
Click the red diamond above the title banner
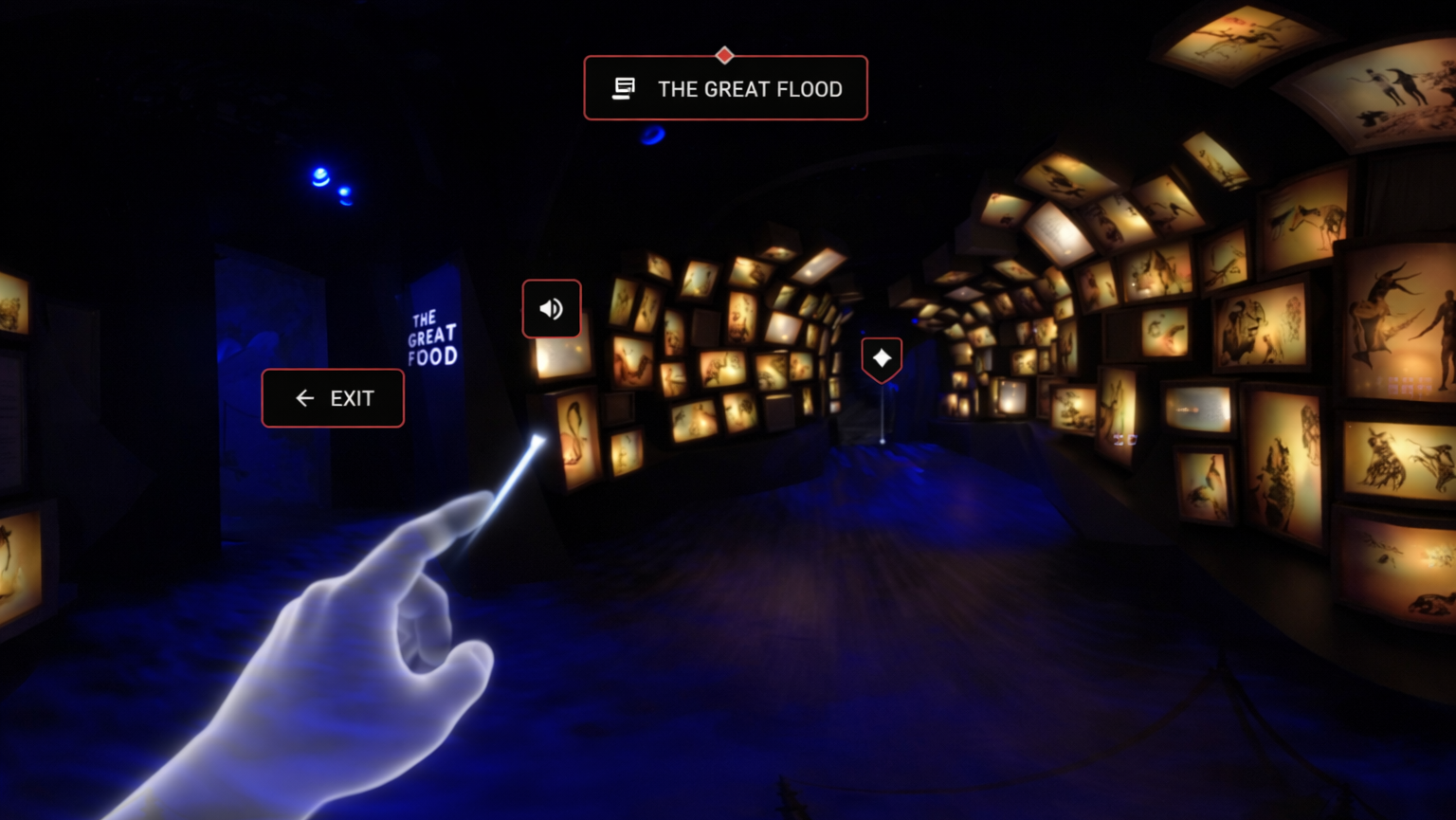pos(725,55)
